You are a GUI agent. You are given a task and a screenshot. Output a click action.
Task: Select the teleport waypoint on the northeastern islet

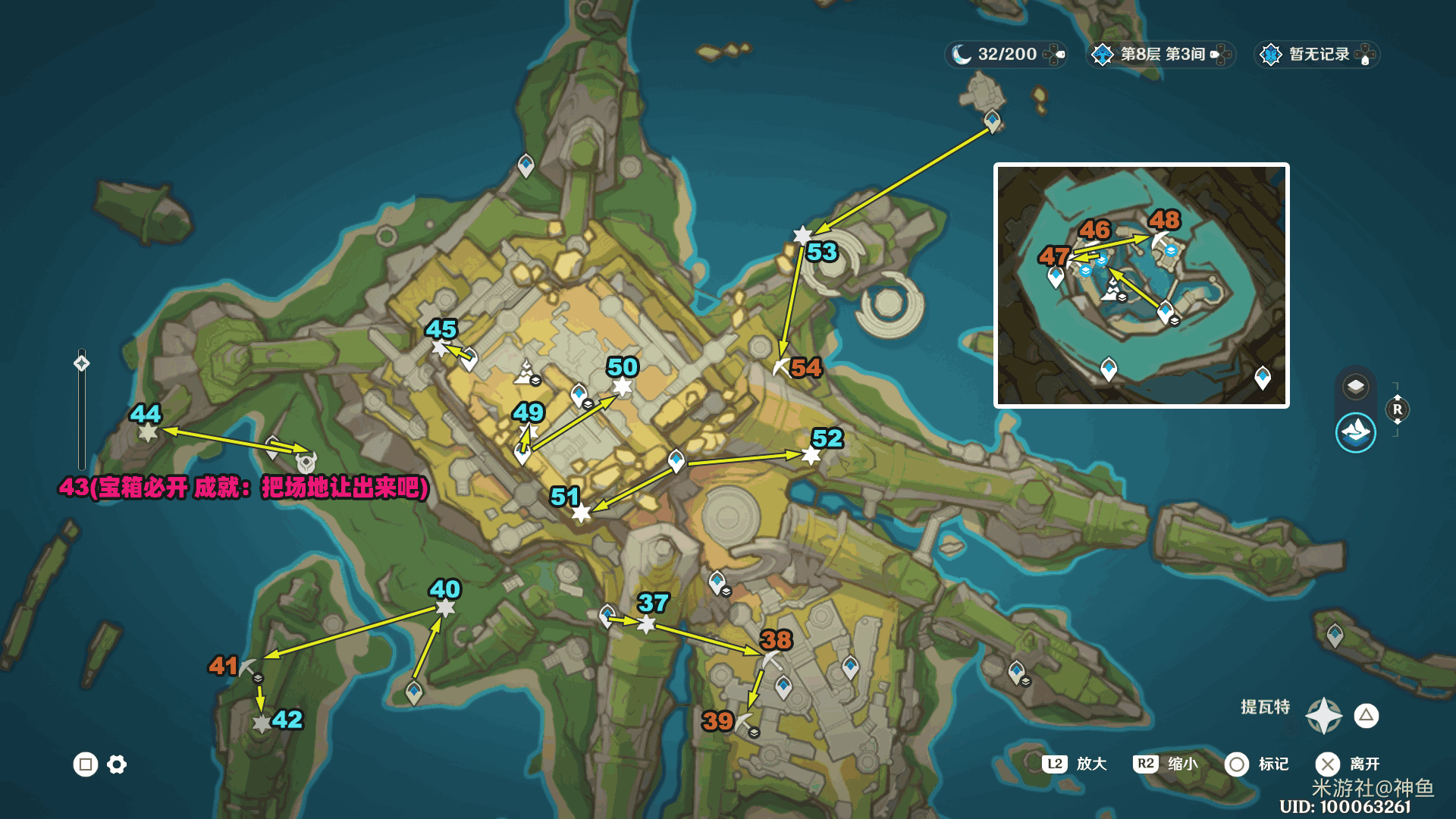click(992, 121)
